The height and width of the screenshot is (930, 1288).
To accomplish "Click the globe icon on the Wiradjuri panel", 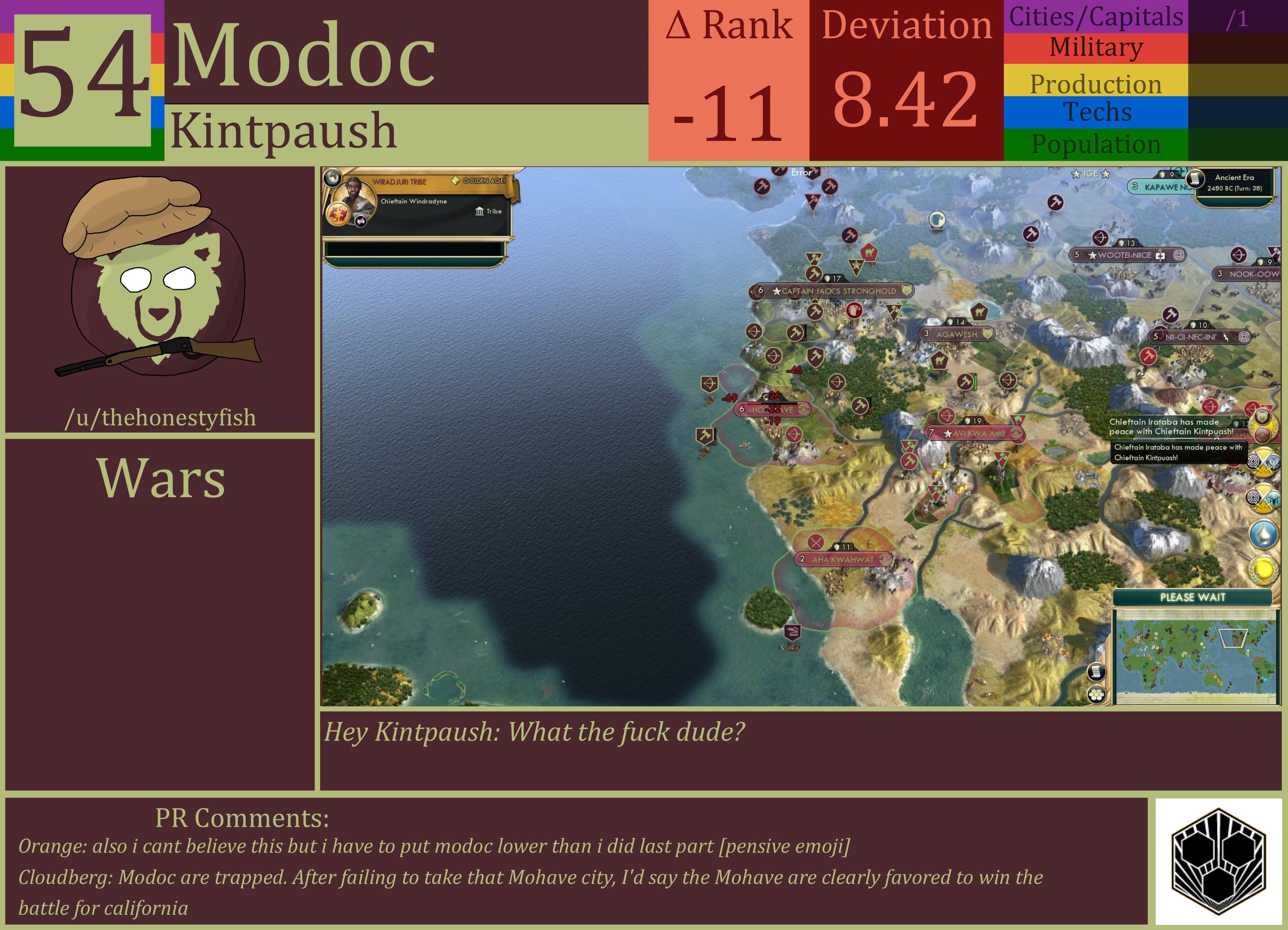I will [x=333, y=178].
